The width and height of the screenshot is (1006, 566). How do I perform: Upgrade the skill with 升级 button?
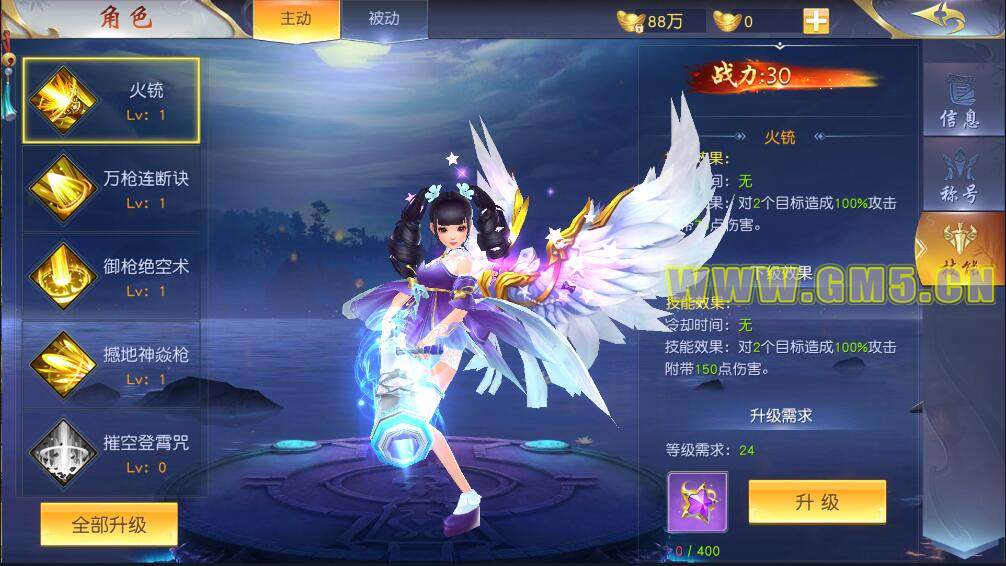(816, 502)
